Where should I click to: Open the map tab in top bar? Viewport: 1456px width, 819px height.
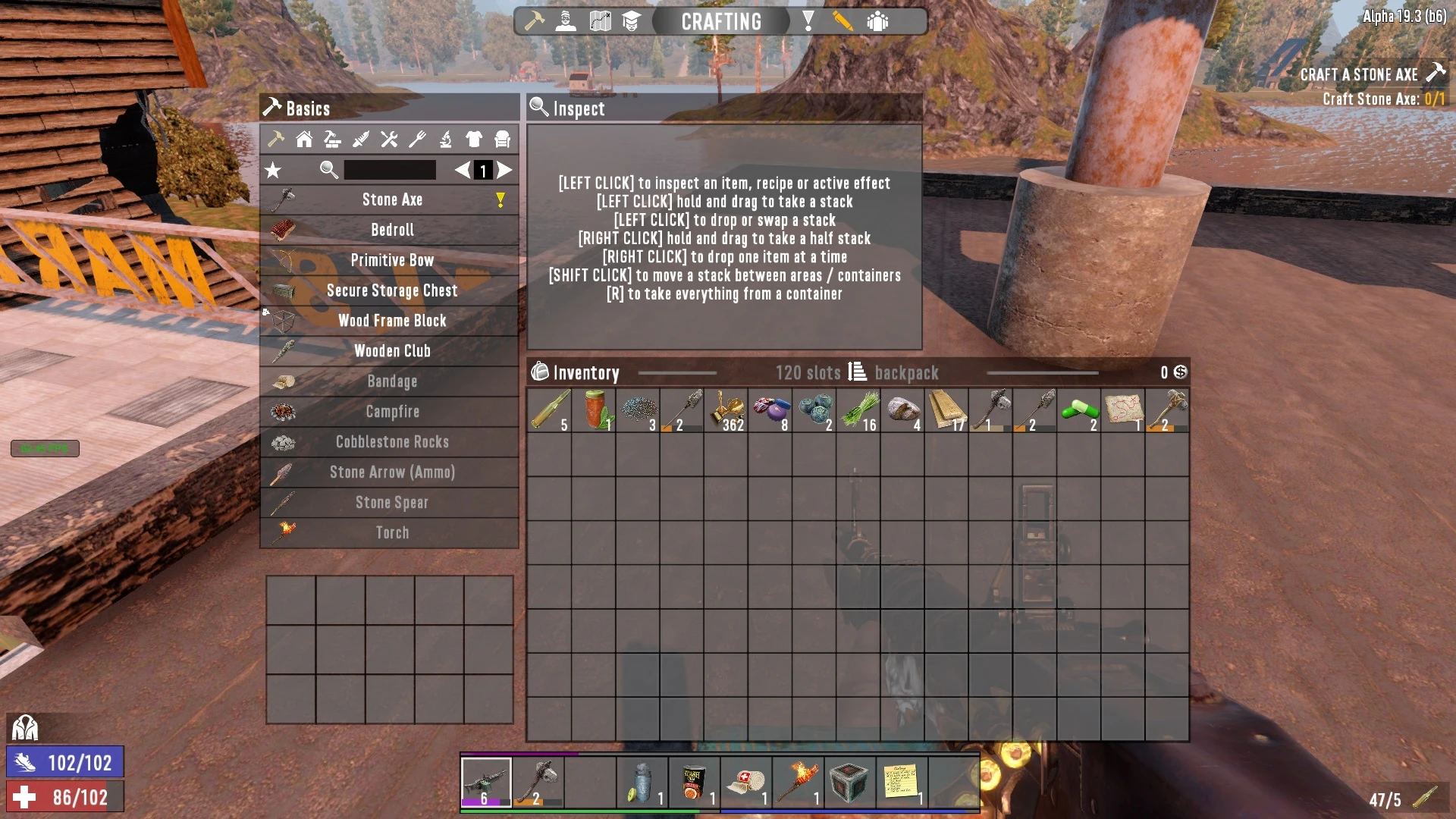[600, 21]
